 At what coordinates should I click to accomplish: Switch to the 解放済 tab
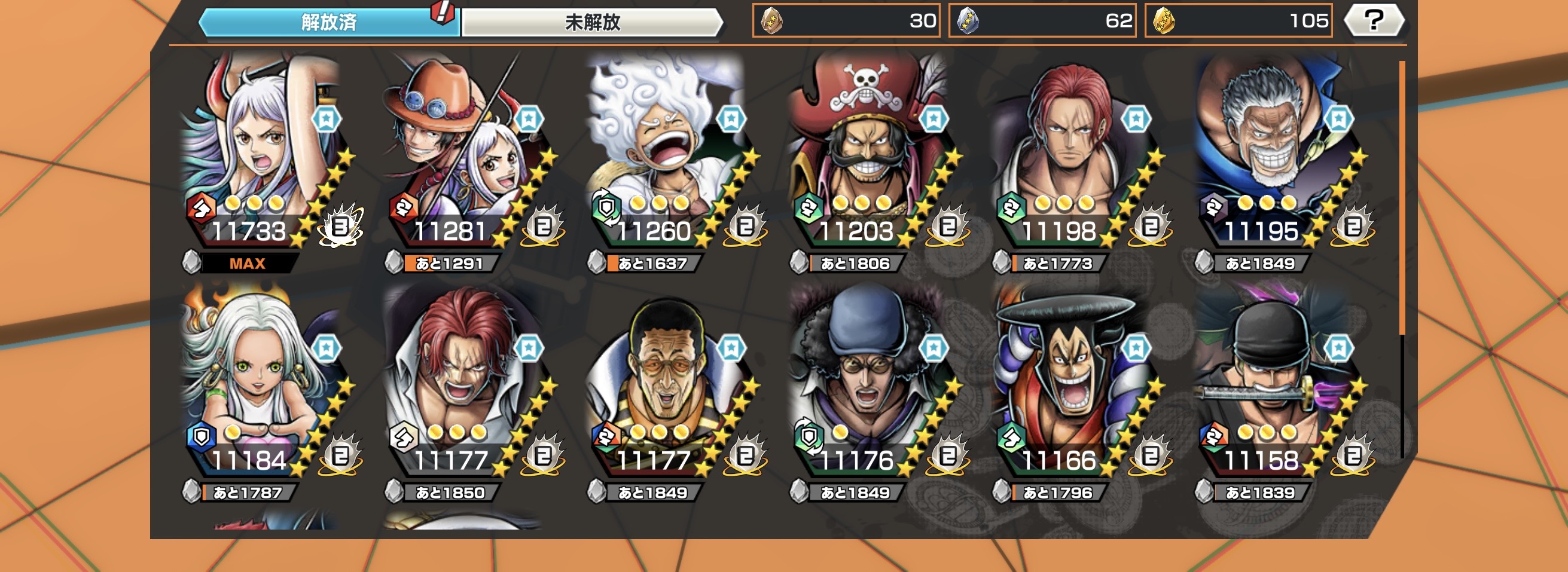[x=329, y=23]
